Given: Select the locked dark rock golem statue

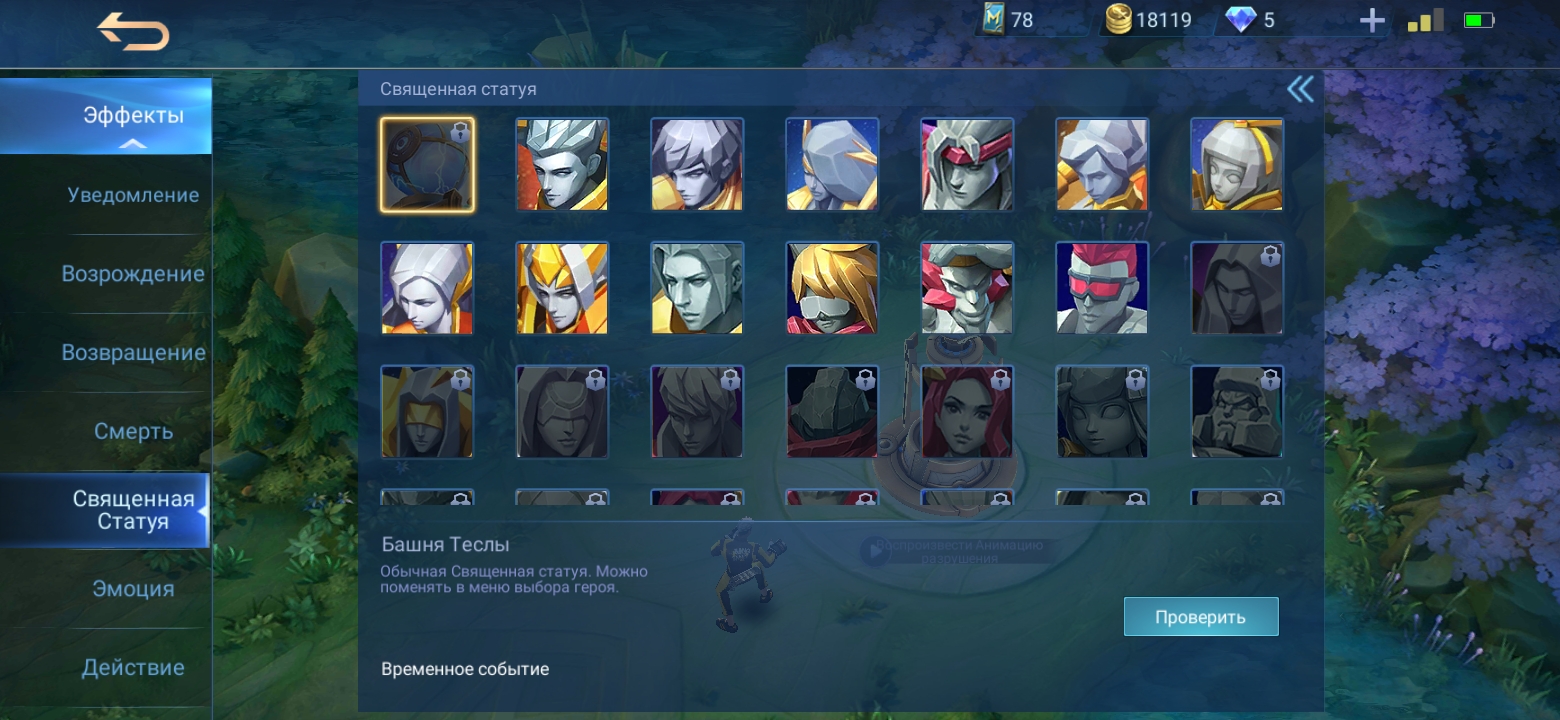Looking at the screenshot, I should (x=832, y=412).
